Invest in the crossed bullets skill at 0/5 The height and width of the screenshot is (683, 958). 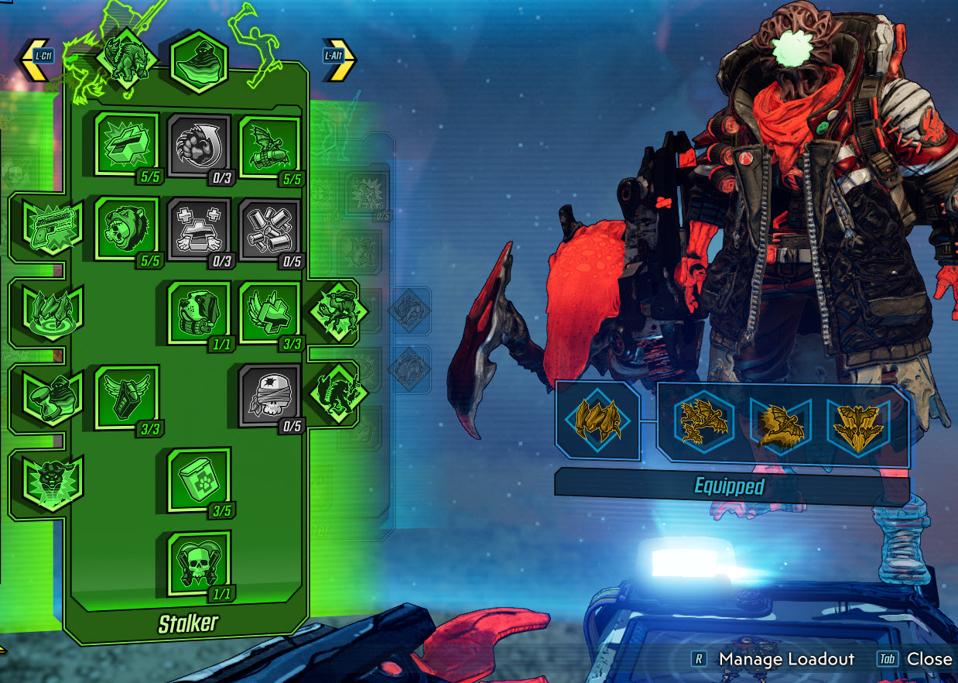[270, 229]
